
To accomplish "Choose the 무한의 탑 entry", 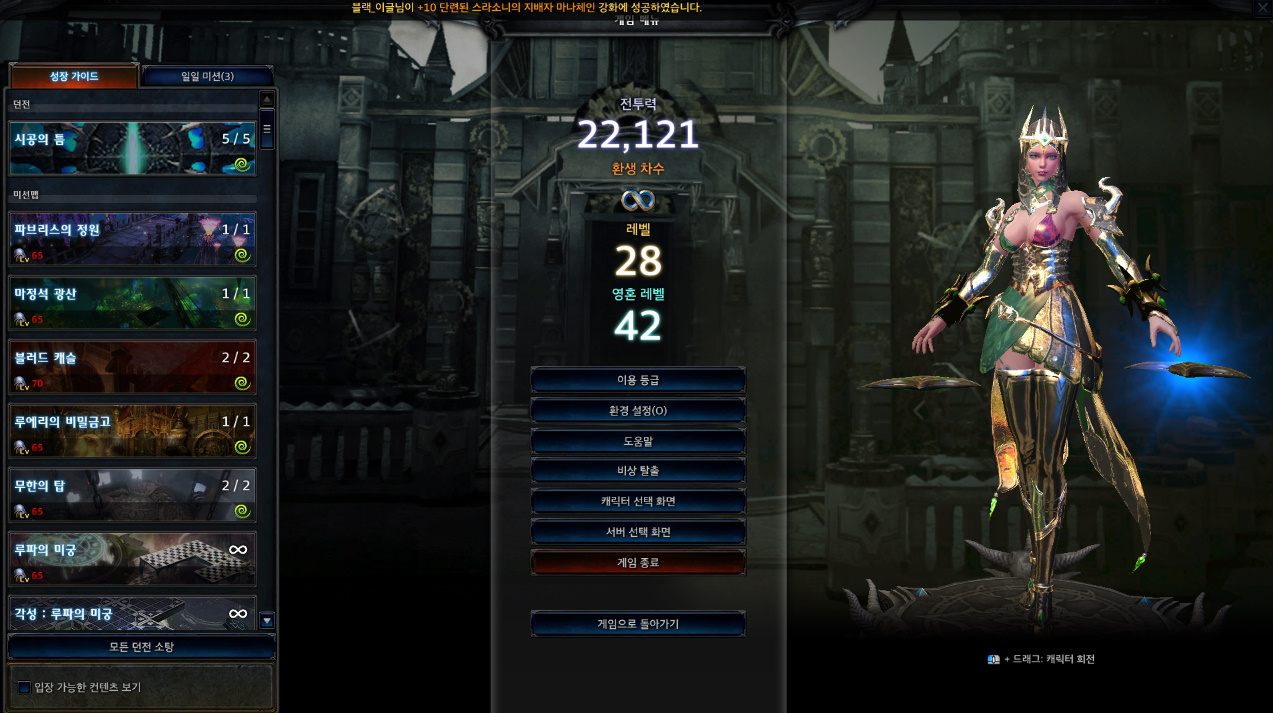I will pos(132,496).
